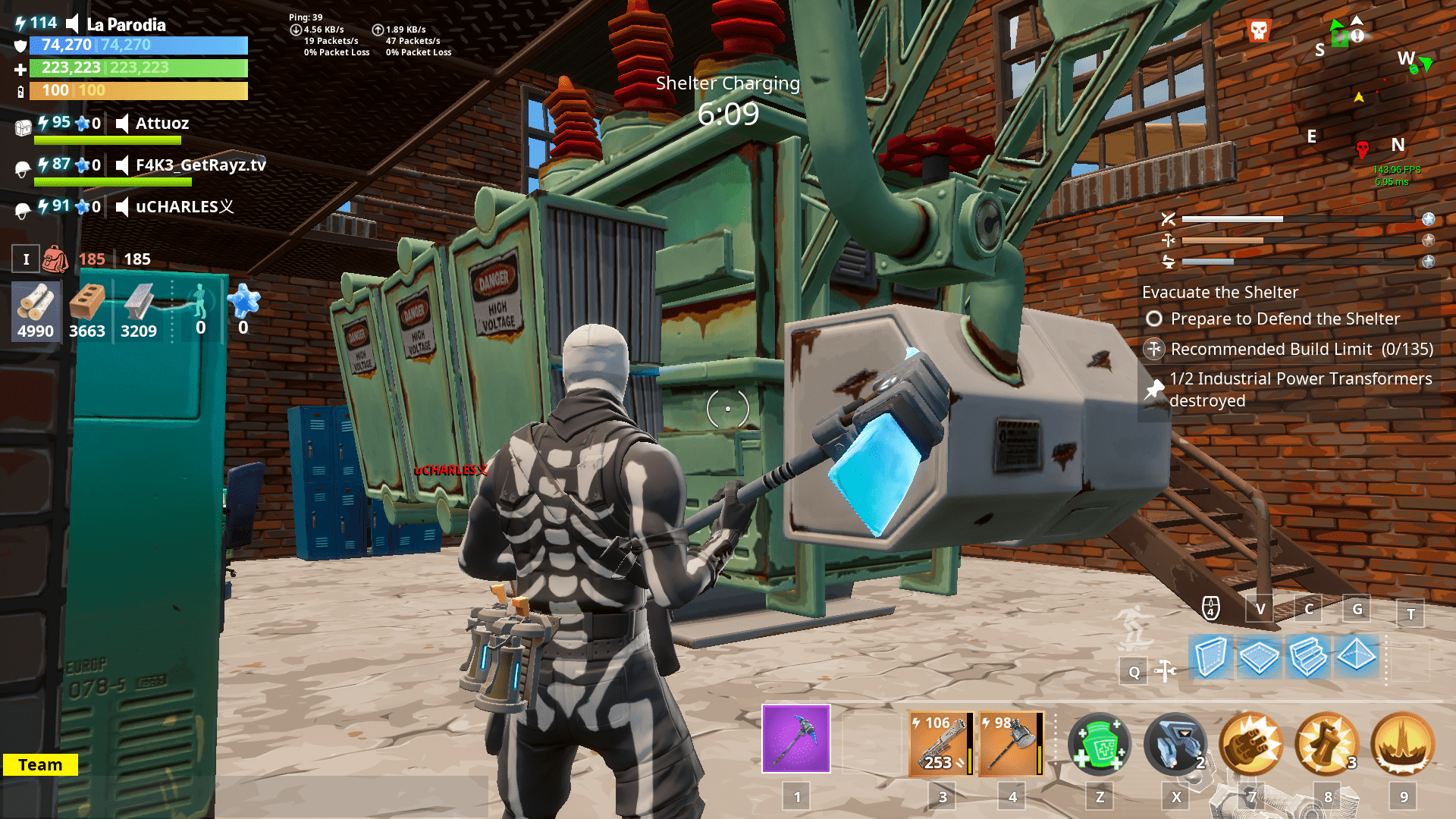Viewport: 1456px width, 819px height.
Task: Click the Recommended Build Limit entry
Action: pos(1301,350)
